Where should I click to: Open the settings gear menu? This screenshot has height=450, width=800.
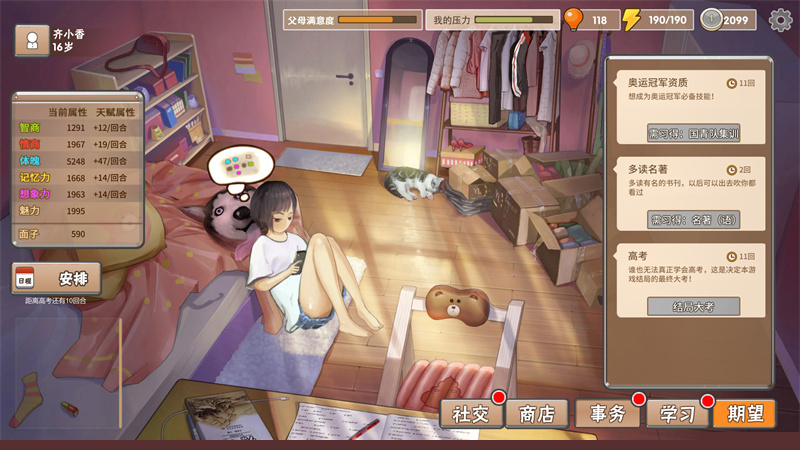tap(780, 19)
